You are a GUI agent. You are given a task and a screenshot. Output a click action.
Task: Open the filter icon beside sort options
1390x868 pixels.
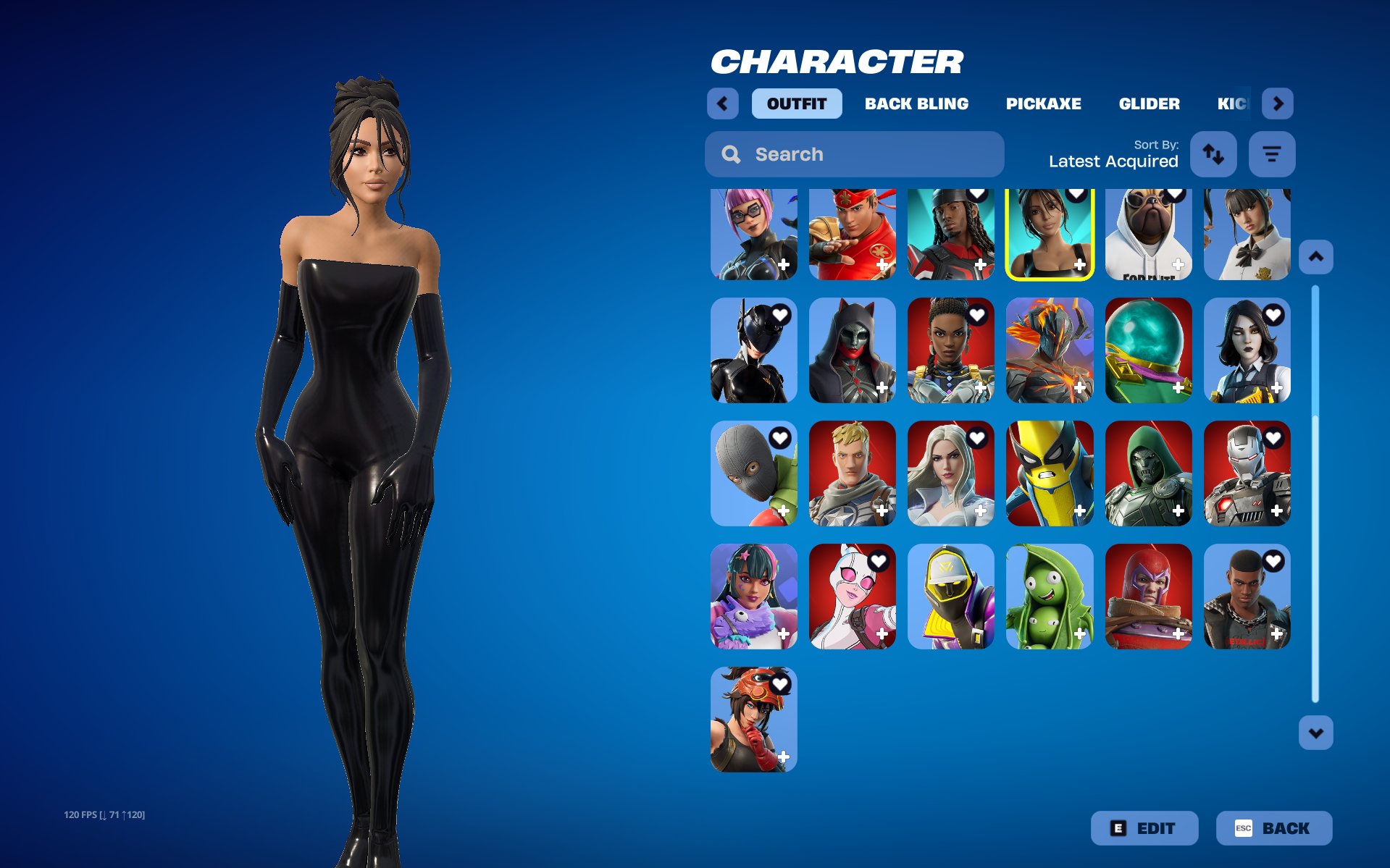point(1272,154)
